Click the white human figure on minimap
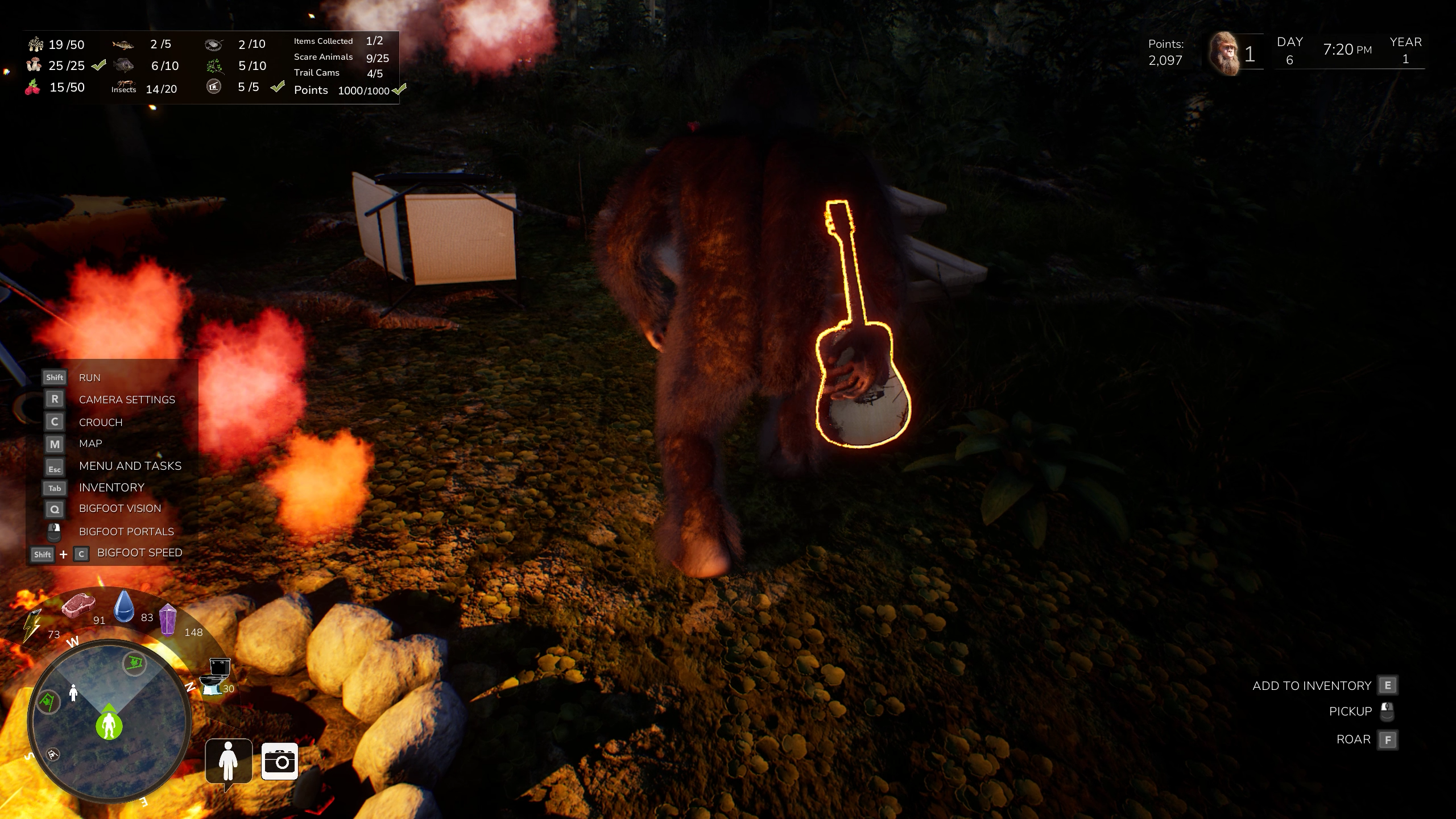 (73, 693)
